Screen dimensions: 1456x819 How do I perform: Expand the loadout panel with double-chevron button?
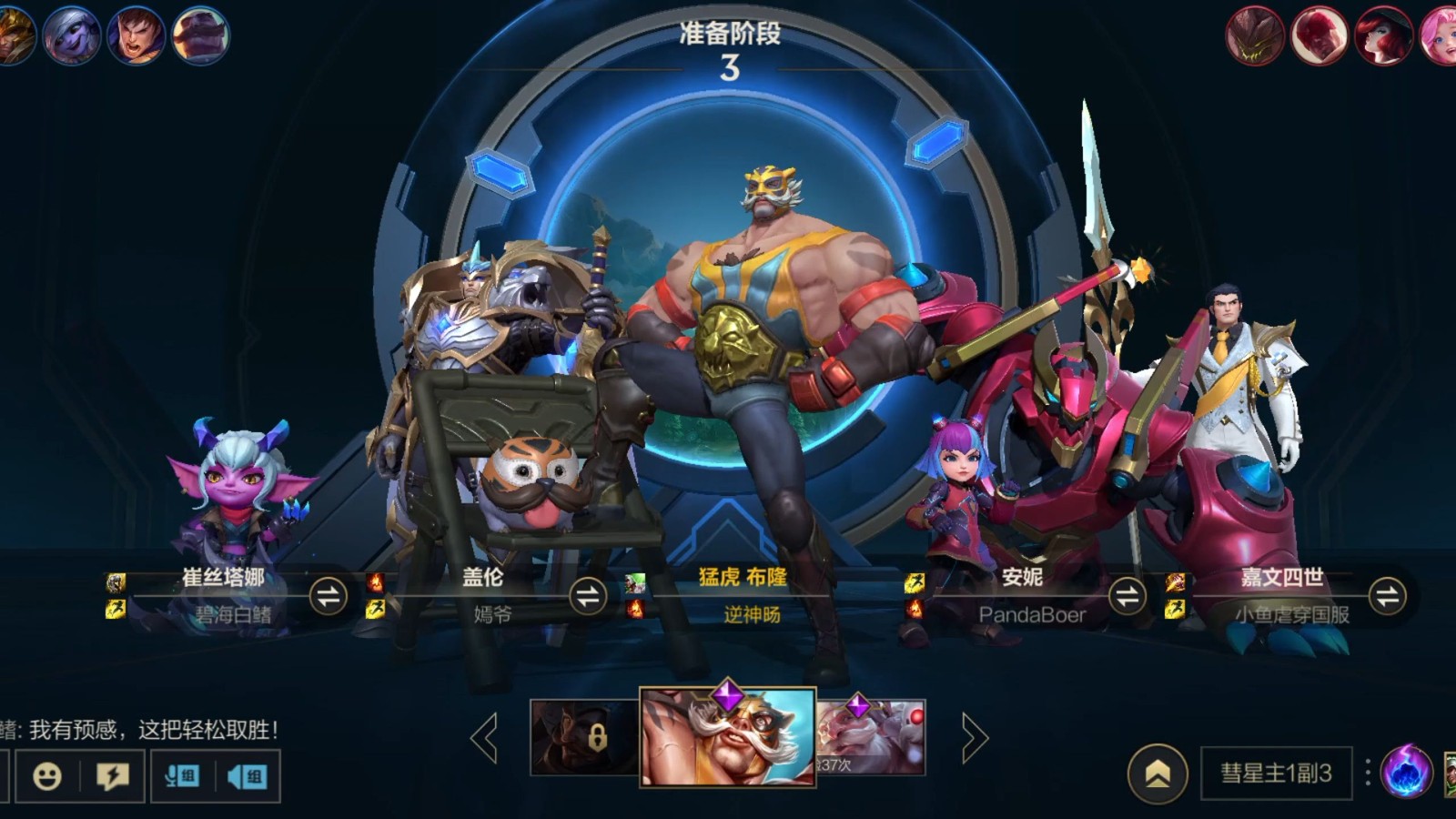[1158, 773]
